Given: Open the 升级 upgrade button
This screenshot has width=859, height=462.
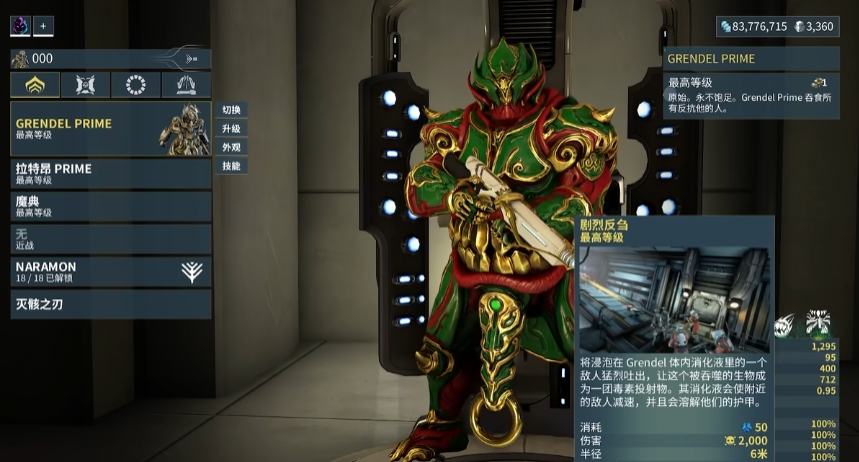Looking at the screenshot, I should pos(231,129).
